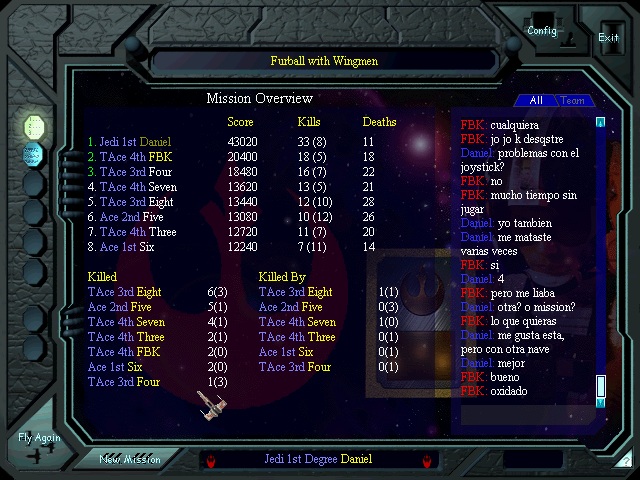Click the chat scrollbar's up arrow

[601, 122]
